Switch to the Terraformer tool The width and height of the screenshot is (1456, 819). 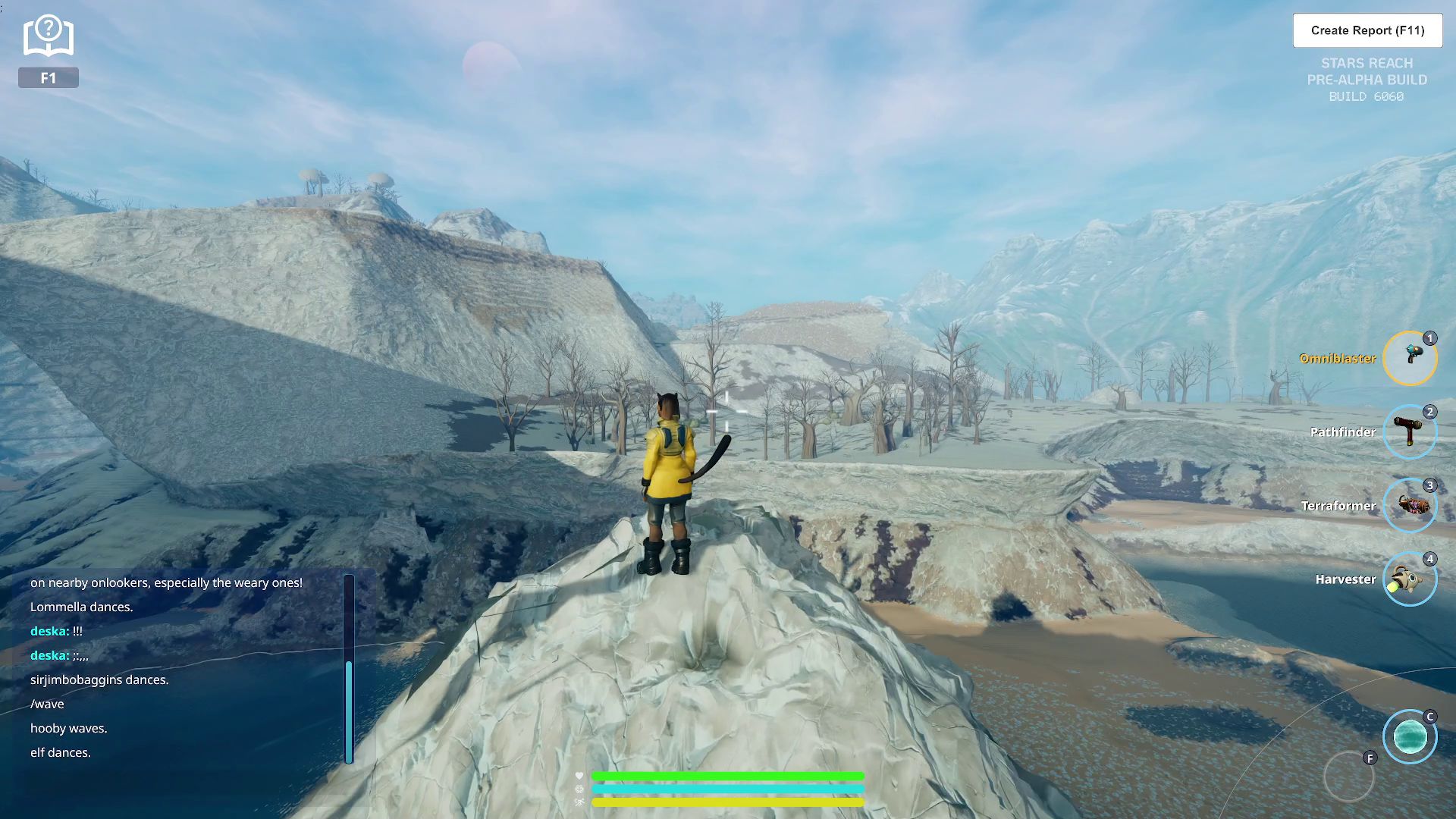(x=1410, y=506)
